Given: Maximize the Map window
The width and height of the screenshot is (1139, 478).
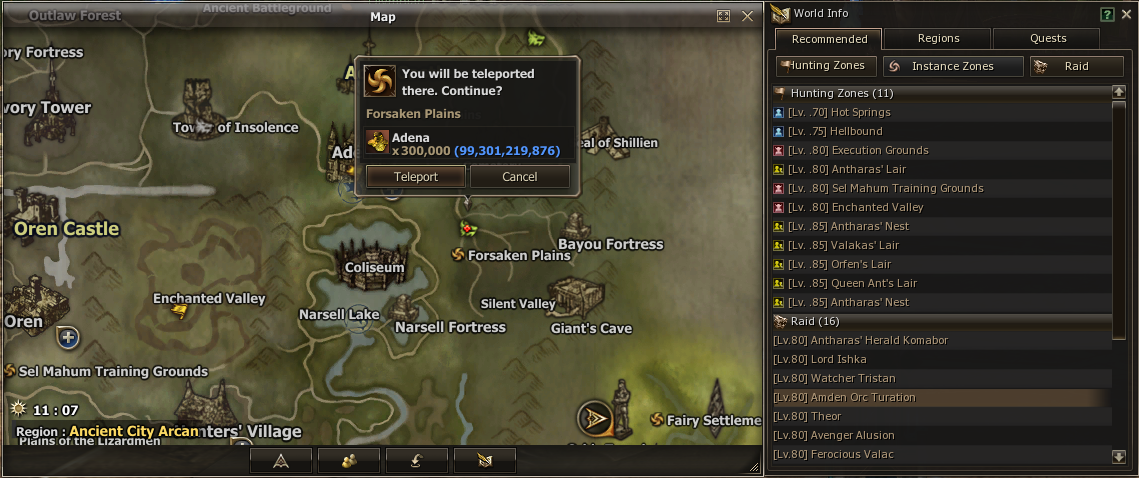Looking at the screenshot, I should 724,16.
